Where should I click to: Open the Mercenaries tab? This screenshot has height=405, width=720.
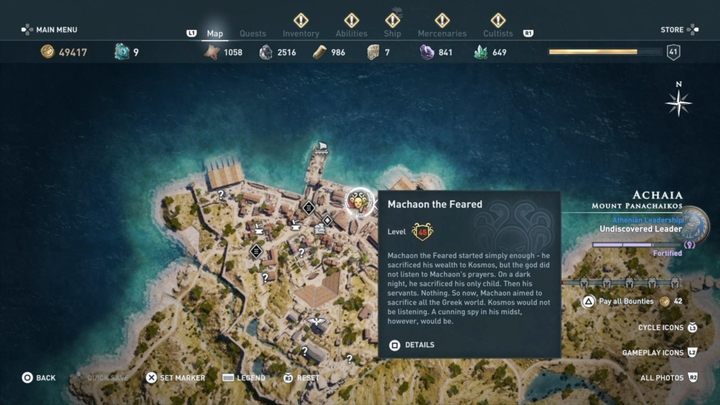tap(440, 33)
